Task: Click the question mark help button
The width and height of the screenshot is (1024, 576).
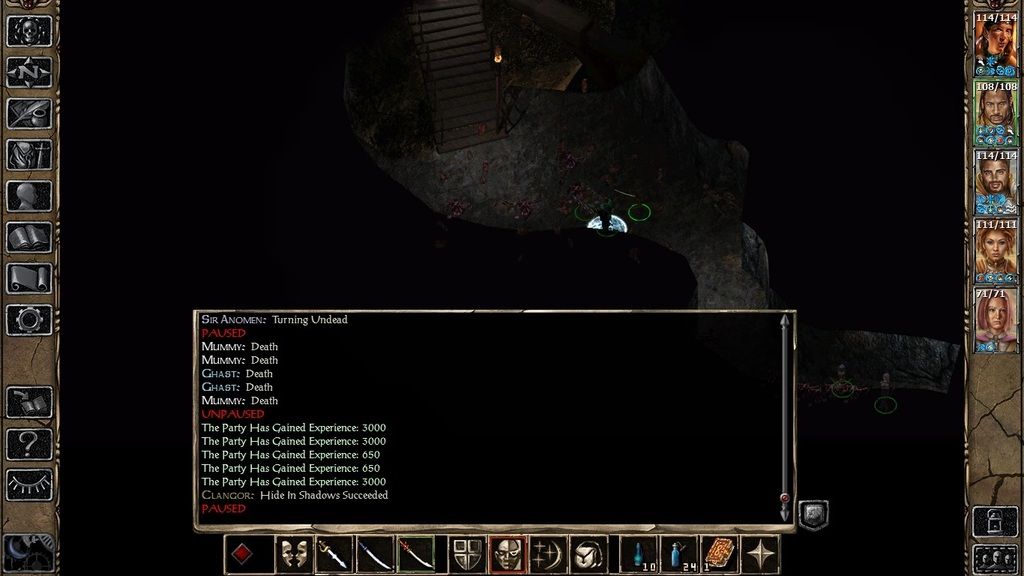Action: tap(28, 443)
